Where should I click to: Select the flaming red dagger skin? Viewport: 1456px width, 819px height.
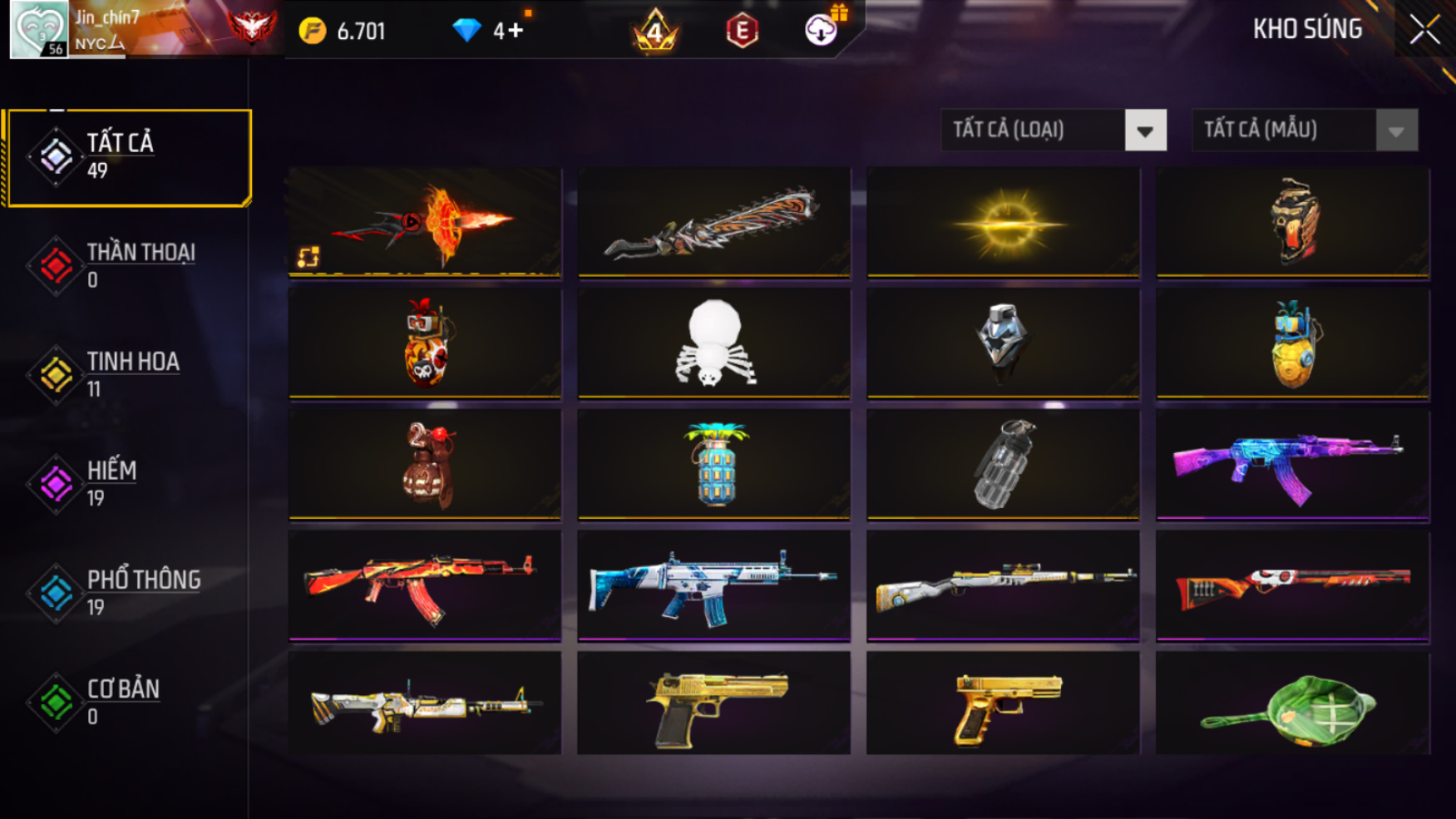(425, 222)
